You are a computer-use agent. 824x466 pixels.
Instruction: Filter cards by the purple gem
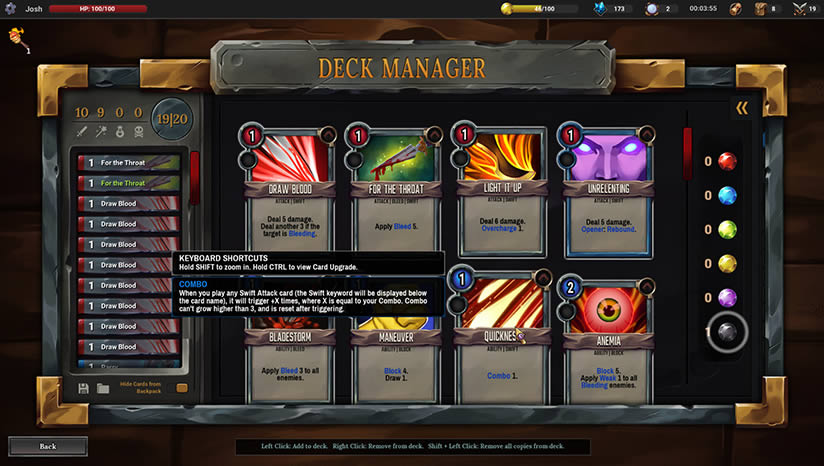(x=727, y=297)
